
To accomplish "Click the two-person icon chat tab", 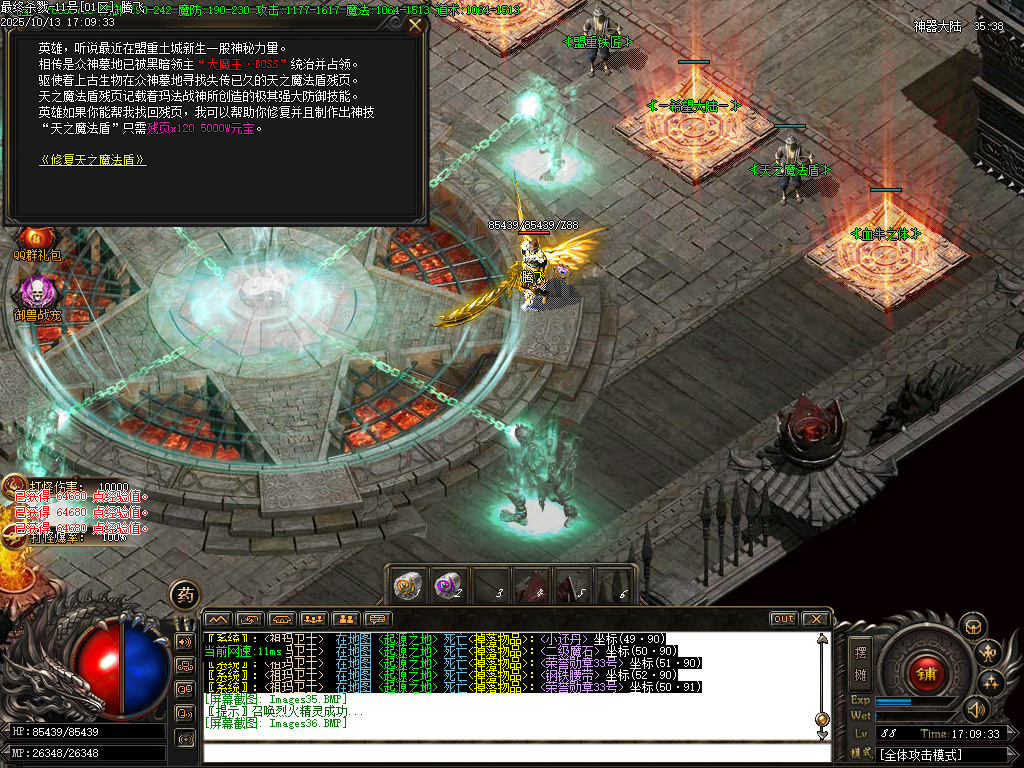I will pos(346,619).
